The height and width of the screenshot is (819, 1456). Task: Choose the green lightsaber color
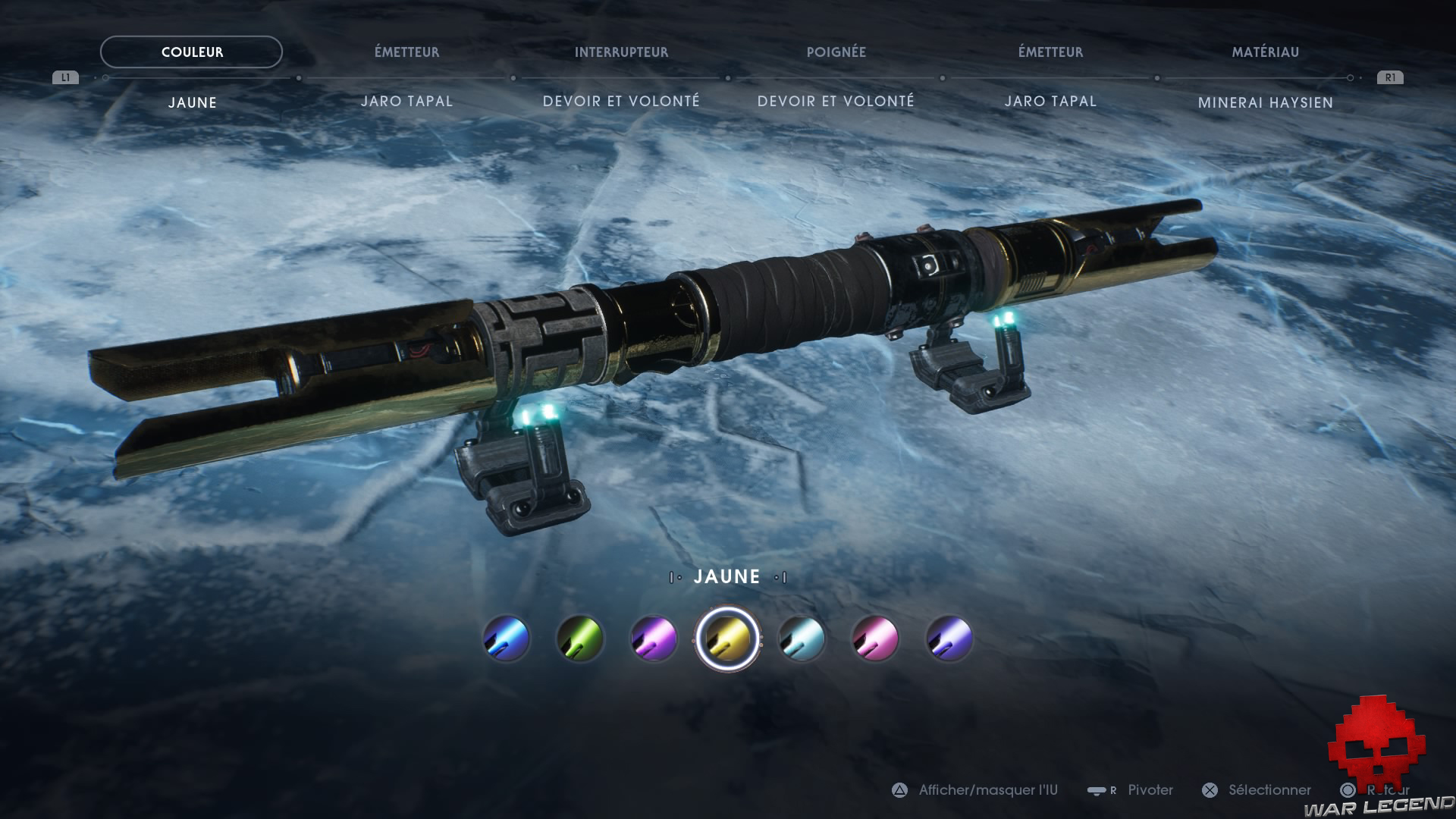(x=580, y=639)
